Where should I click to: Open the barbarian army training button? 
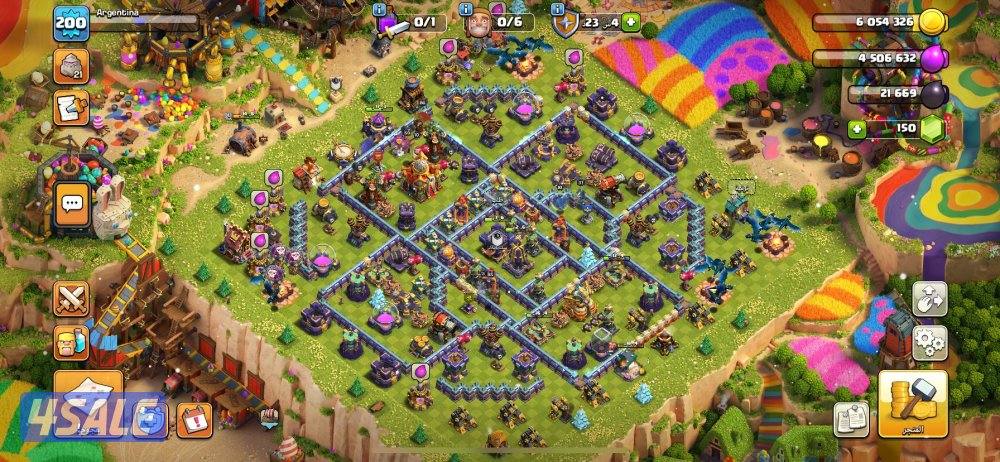[70, 342]
